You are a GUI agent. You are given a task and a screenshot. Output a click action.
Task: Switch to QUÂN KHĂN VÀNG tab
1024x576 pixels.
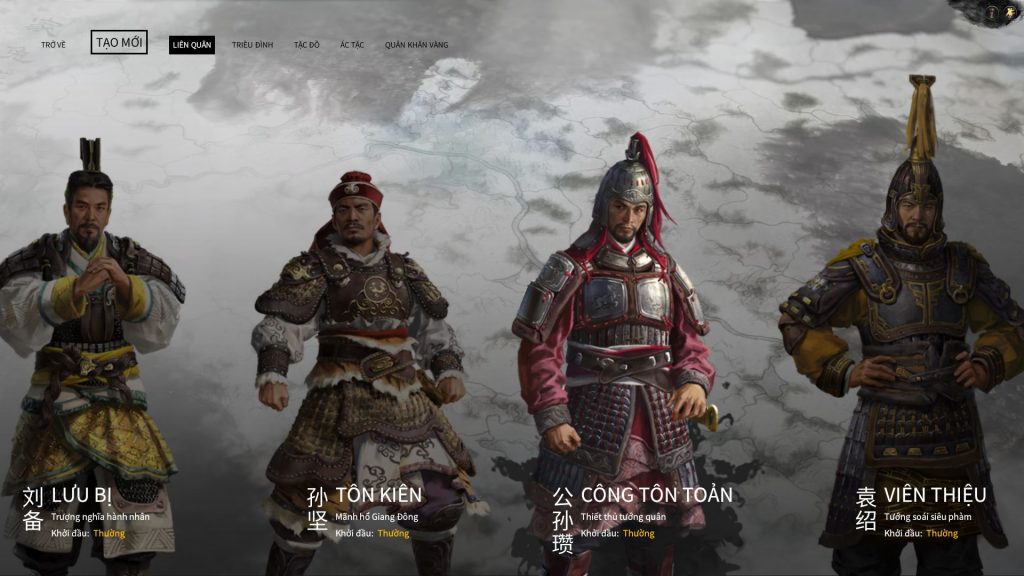(x=416, y=45)
